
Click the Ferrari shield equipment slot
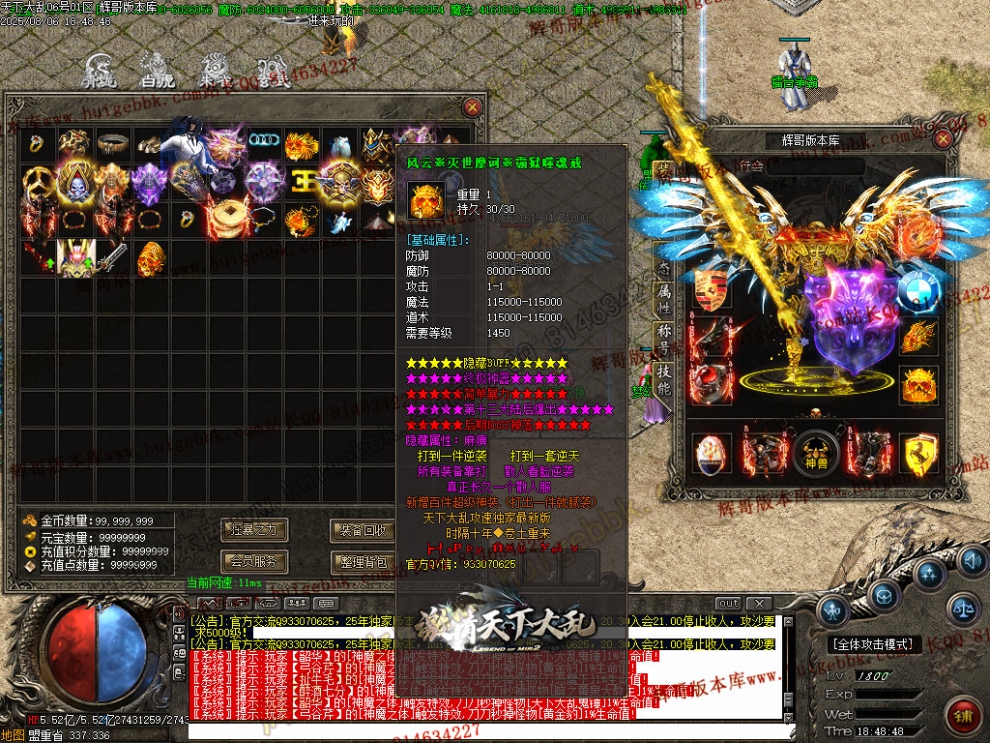click(918, 453)
